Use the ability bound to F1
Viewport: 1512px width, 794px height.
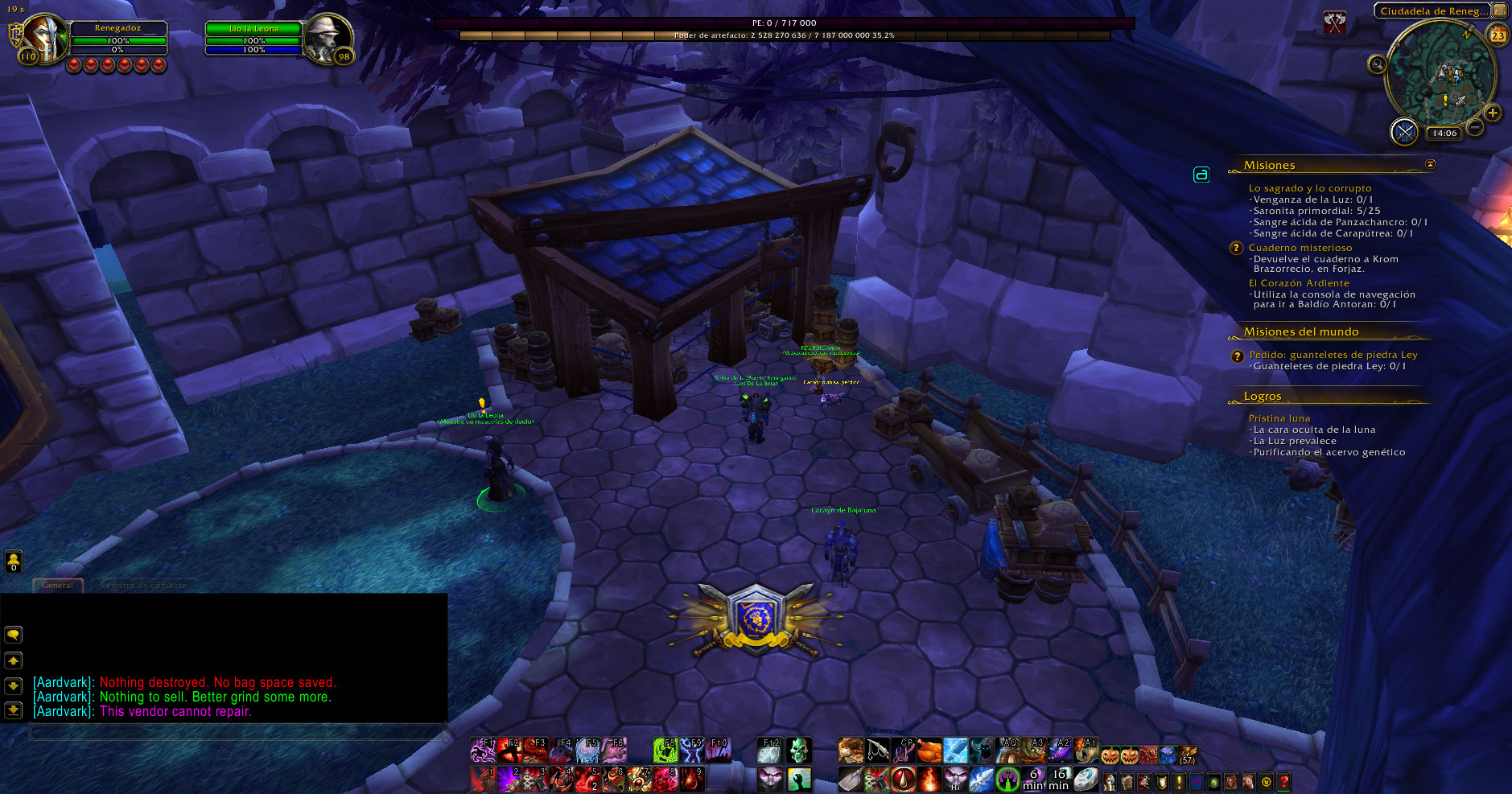point(483,751)
